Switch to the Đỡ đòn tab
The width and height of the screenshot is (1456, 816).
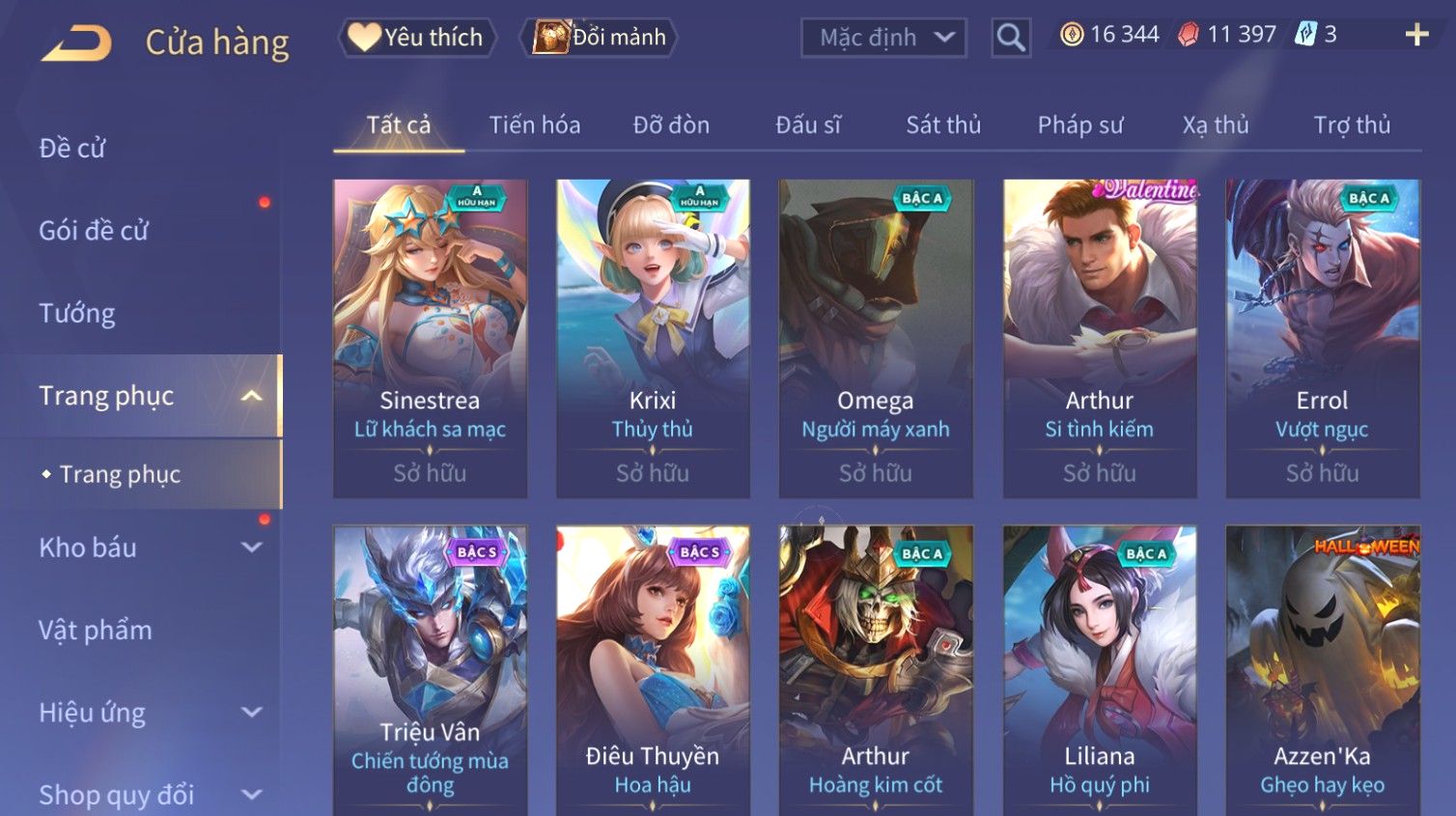click(671, 125)
